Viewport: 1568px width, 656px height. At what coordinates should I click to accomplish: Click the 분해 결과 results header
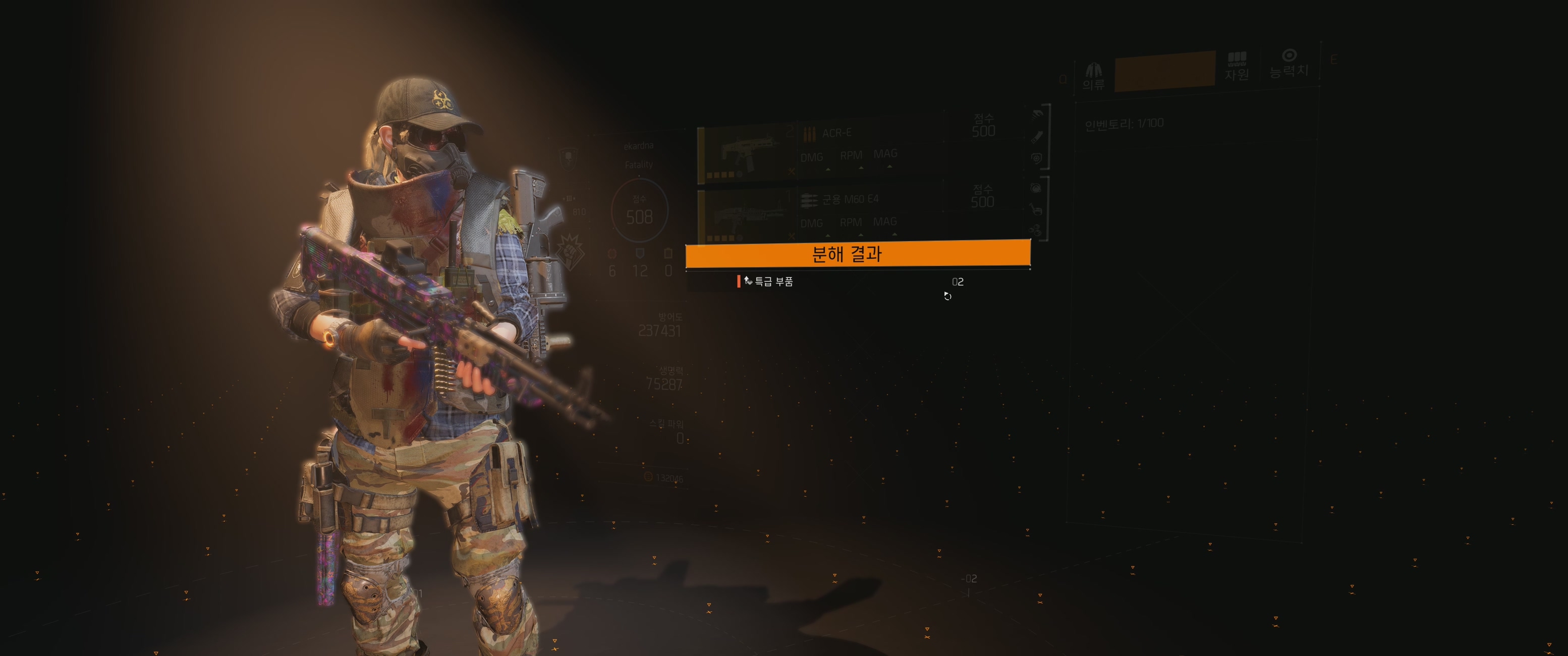[858, 254]
